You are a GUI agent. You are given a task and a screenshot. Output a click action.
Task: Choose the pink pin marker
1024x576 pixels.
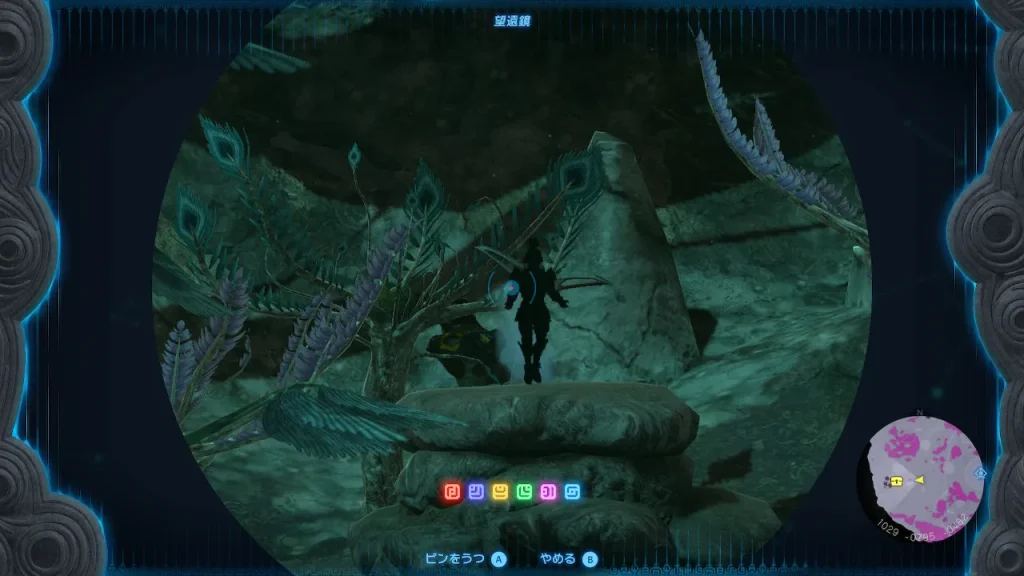[x=548, y=491]
